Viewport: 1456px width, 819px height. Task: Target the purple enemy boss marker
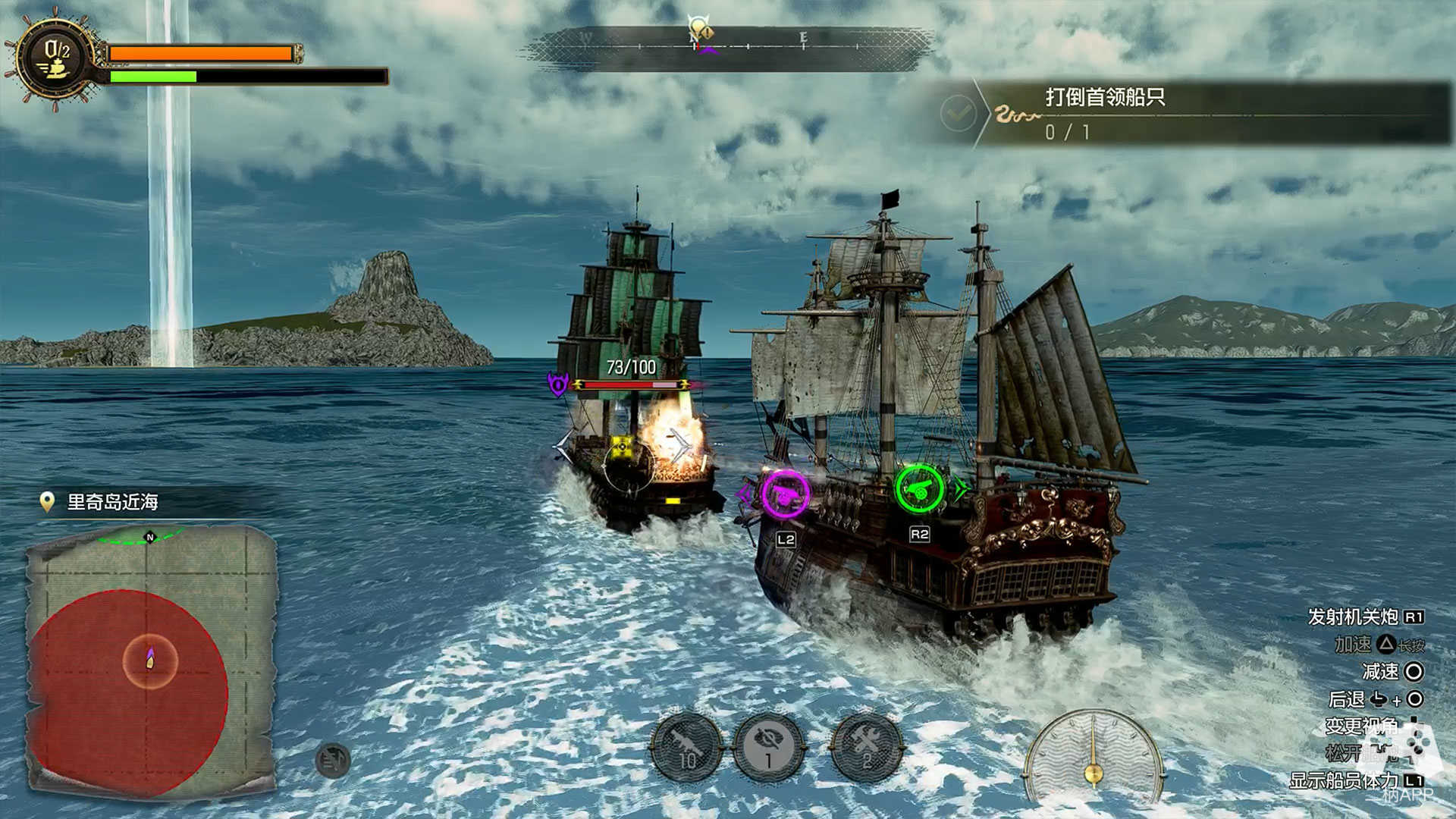click(x=558, y=384)
